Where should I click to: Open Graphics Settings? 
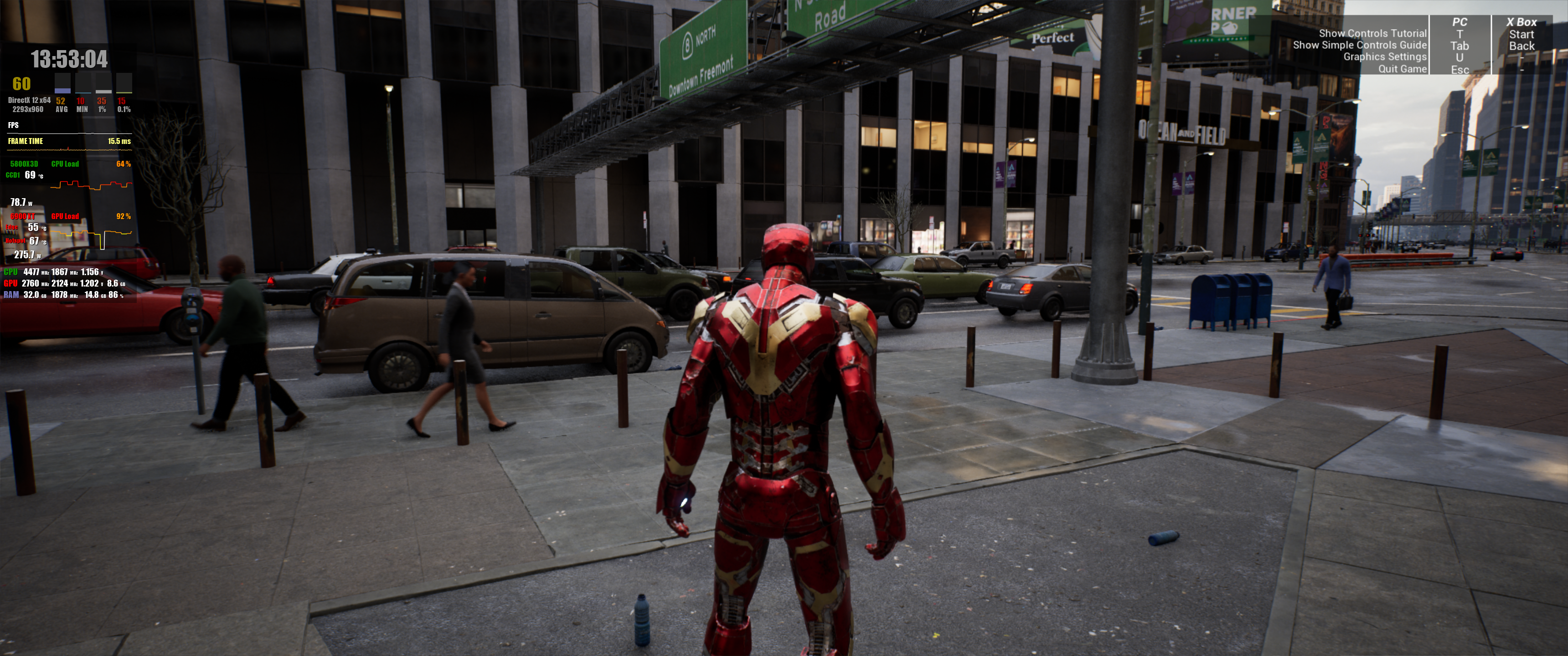click(x=1384, y=56)
